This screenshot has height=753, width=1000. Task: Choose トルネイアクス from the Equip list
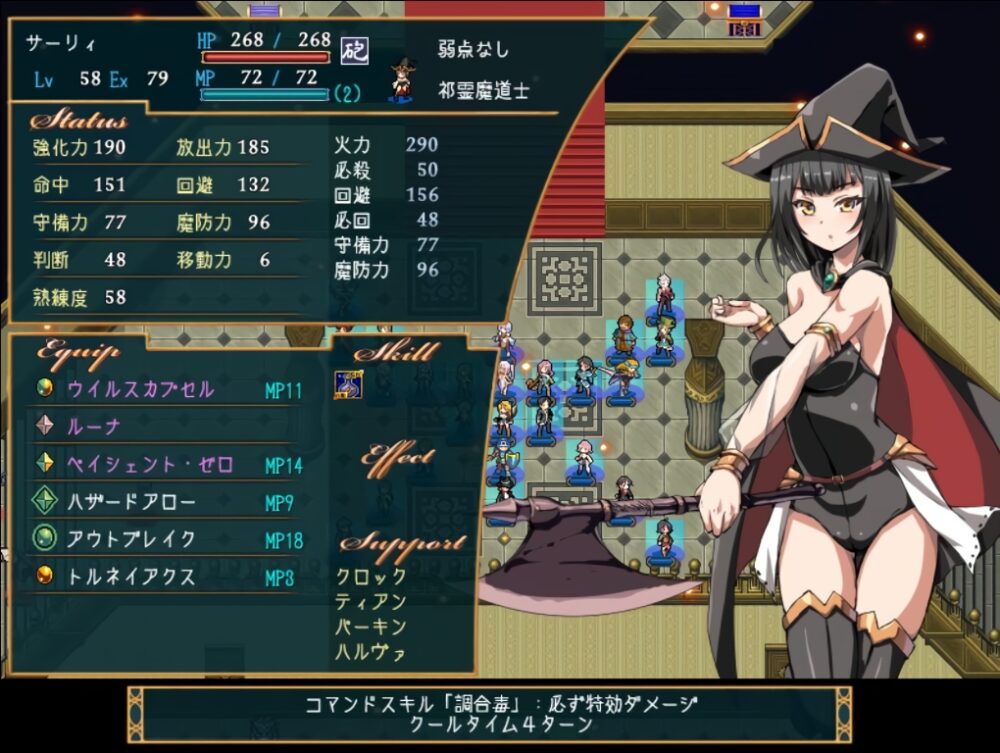click(131, 577)
